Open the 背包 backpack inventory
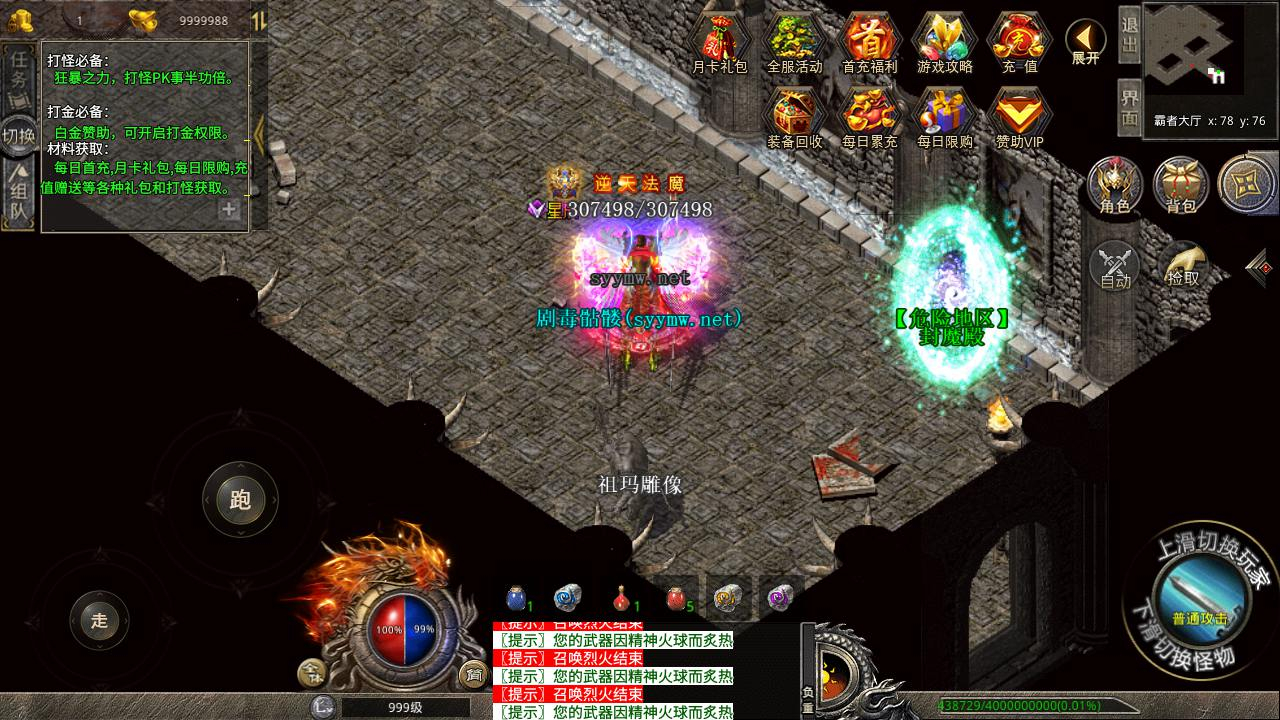 pos(1181,185)
